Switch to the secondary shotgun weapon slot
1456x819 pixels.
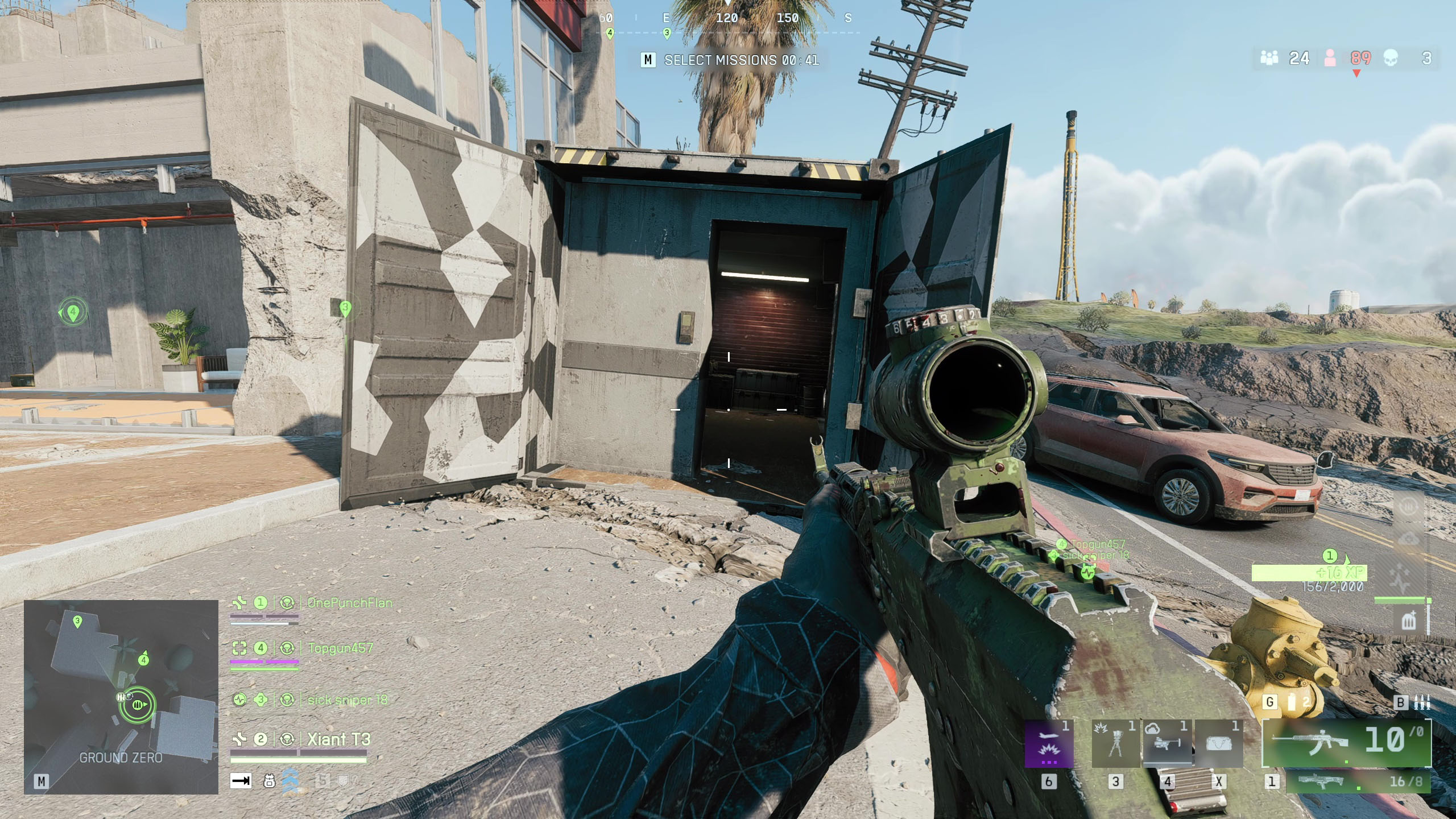click(x=1358, y=781)
